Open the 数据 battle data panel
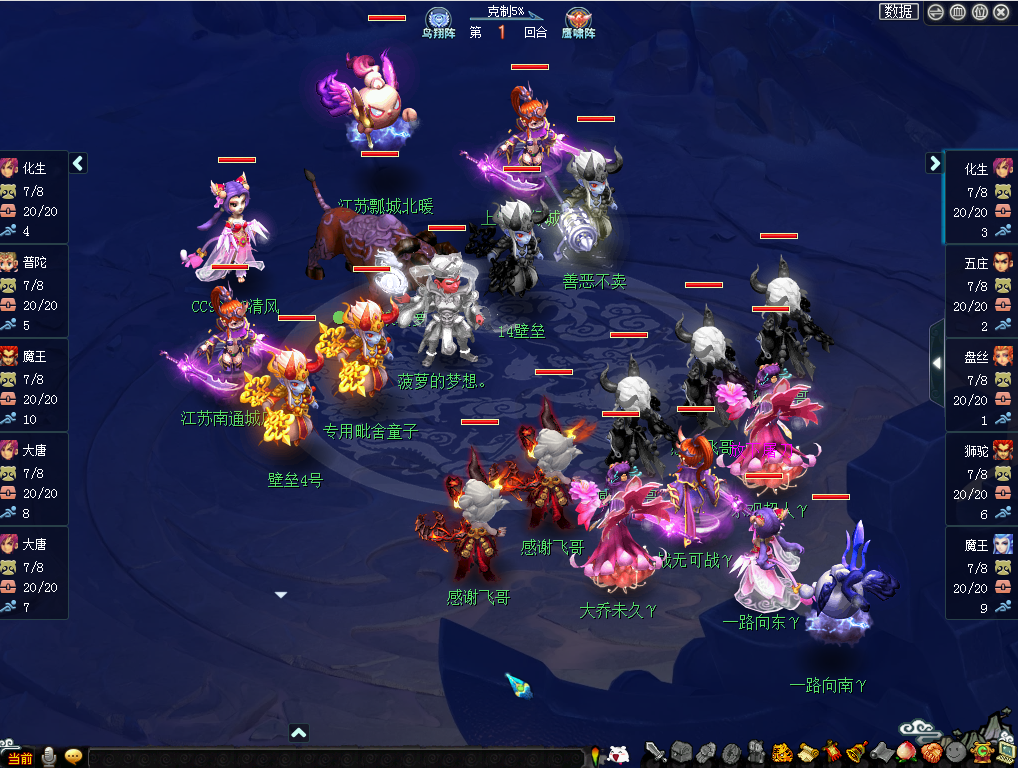 pyautogui.click(x=899, y=12)
